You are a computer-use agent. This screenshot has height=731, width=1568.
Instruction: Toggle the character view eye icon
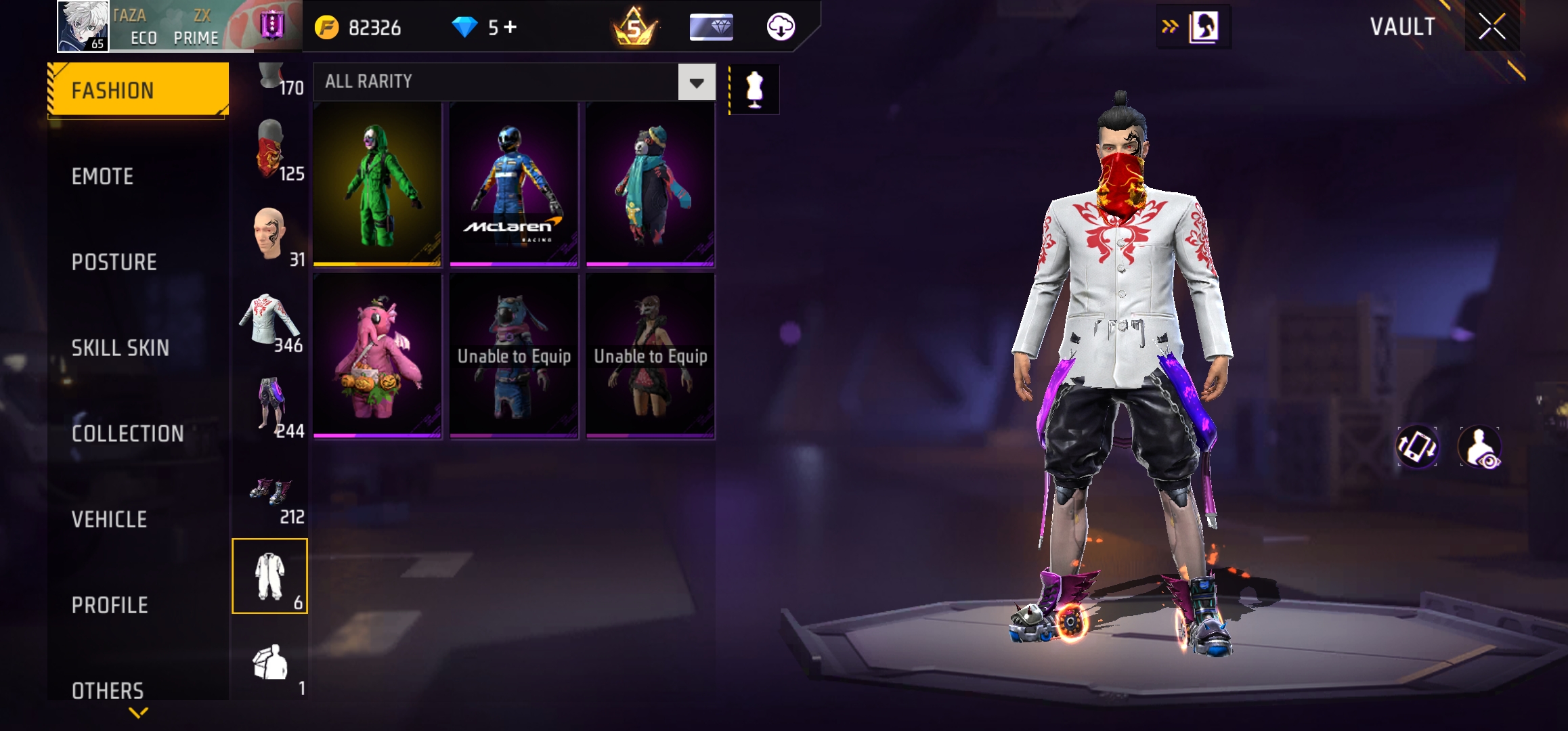click(1480, 447)
